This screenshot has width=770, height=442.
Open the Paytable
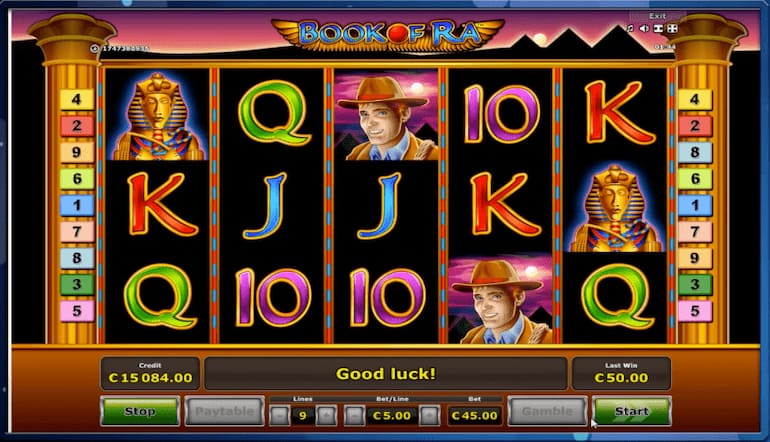click(x=222, y=411)
